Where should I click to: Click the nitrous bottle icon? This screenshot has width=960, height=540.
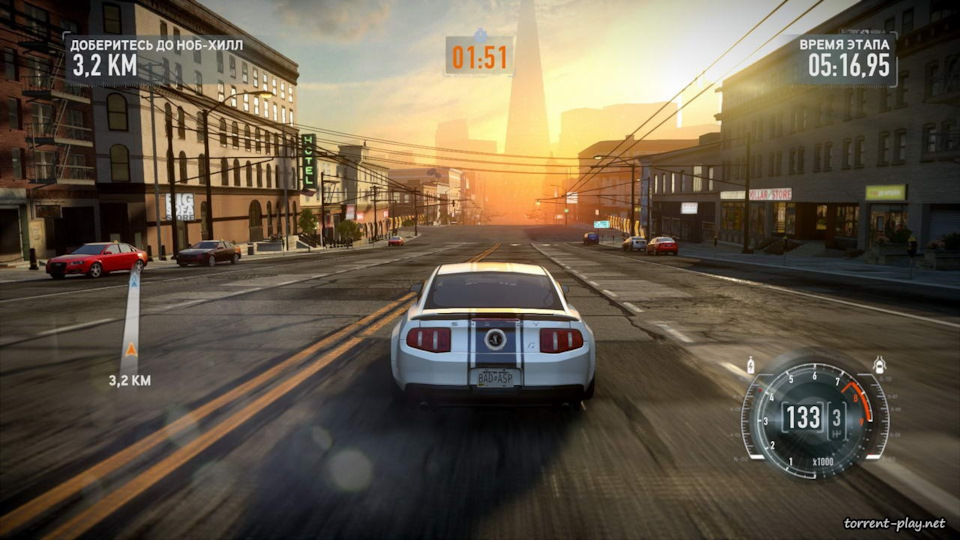click(x=751, y=365)
